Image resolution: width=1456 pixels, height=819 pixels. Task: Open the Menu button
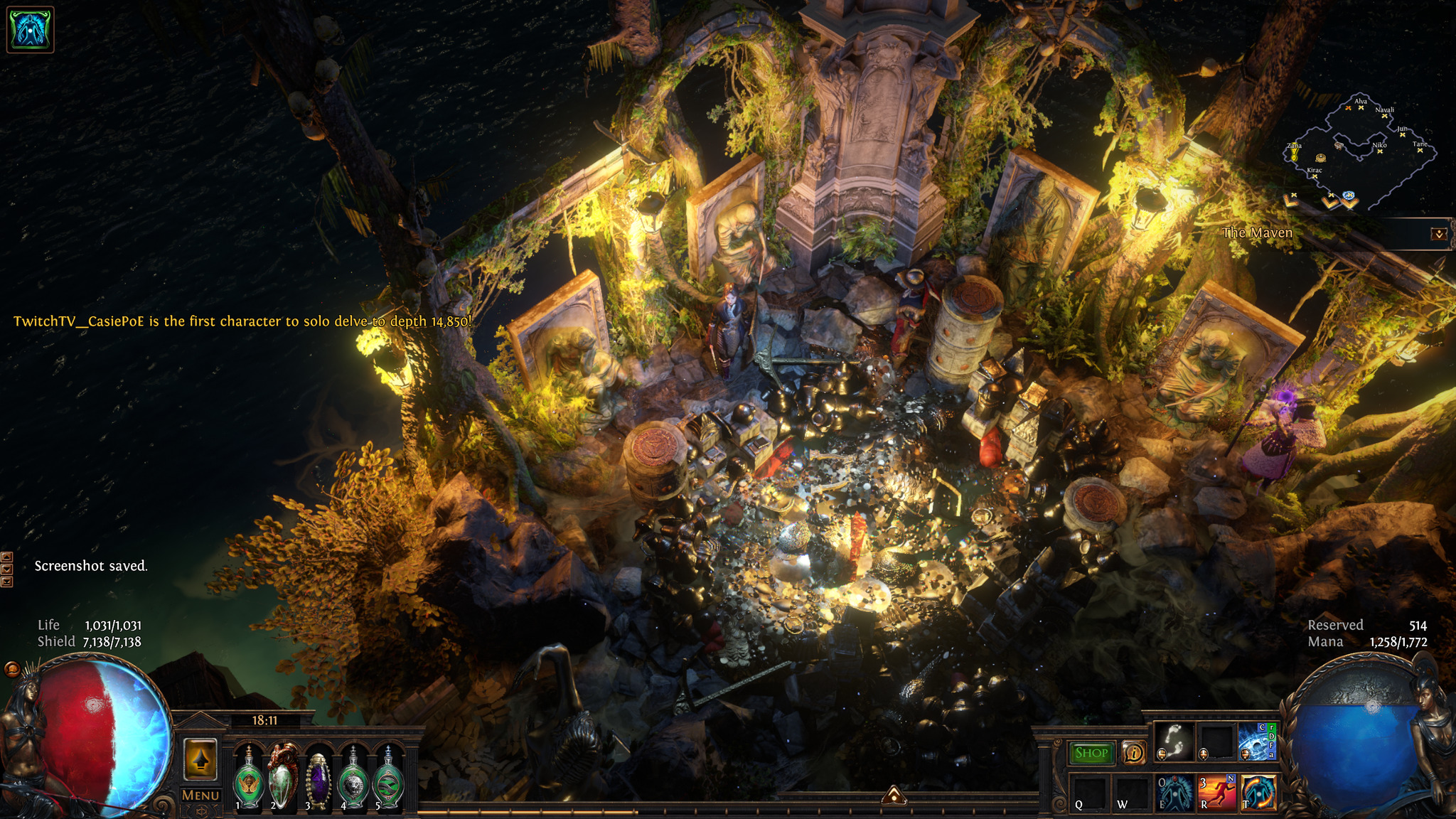pyautogui.click(x=200, y=795)
